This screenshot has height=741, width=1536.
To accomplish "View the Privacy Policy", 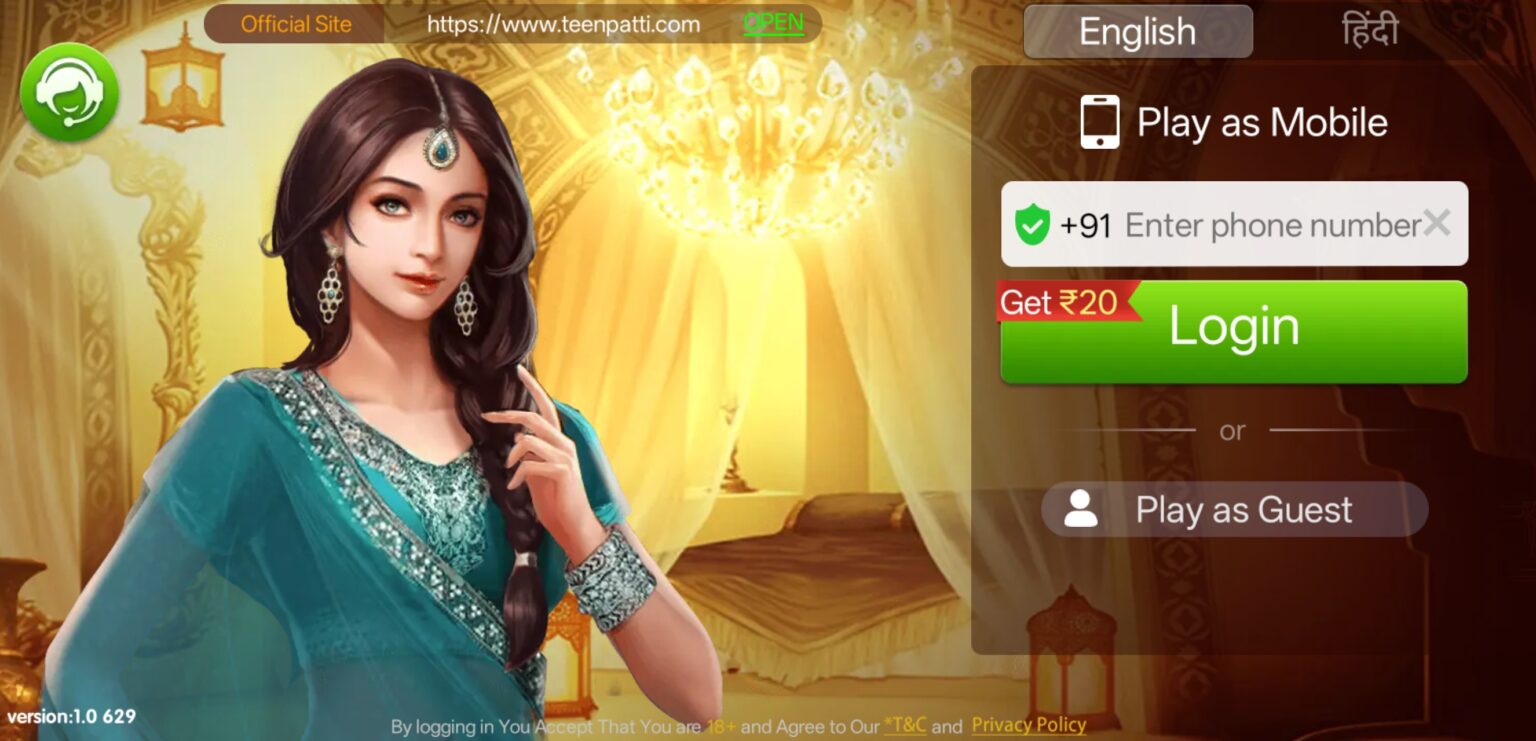I will click(x=1029, y=724).
